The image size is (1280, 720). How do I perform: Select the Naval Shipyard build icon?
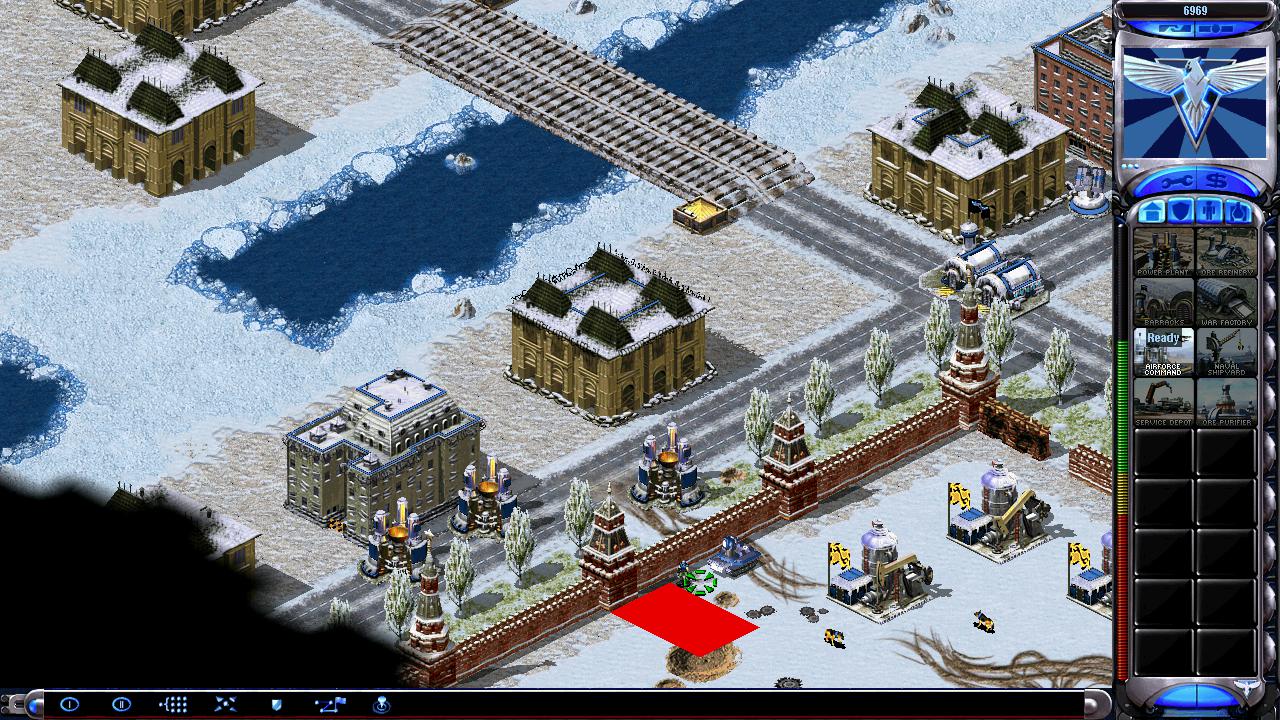click(1226, 351)
